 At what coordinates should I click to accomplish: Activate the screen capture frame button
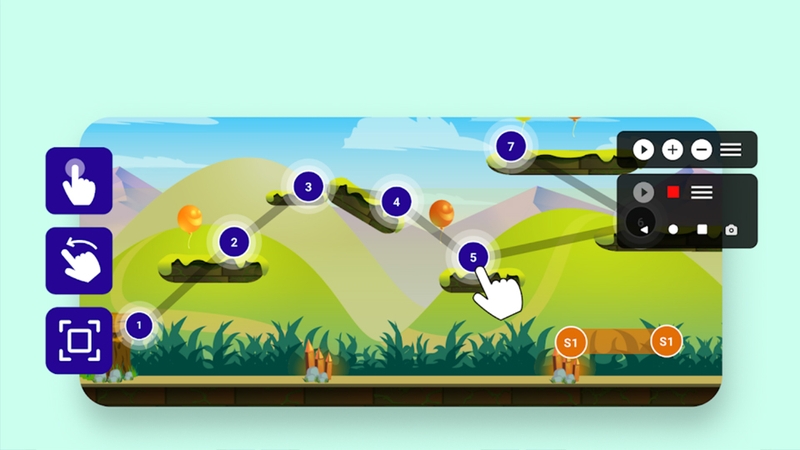tap(79, 340)
